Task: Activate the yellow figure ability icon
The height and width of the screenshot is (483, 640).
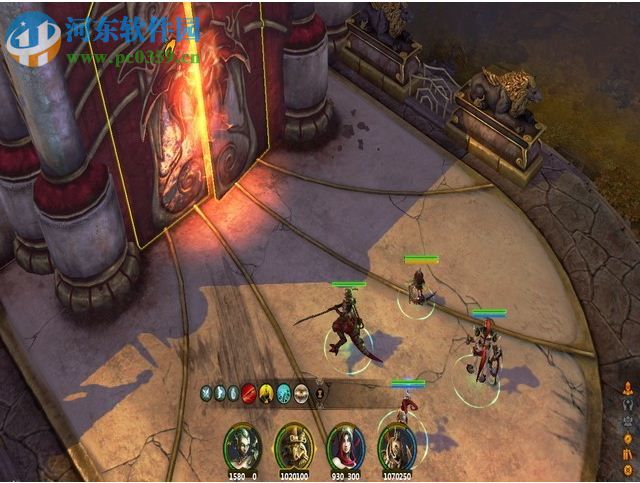Action: [267, 393]
